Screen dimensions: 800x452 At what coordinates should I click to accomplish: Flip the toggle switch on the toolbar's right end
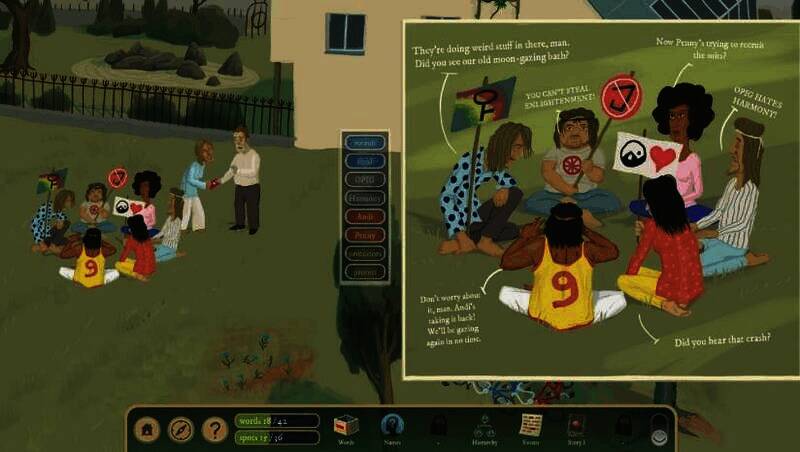click(x=659, y=429)
